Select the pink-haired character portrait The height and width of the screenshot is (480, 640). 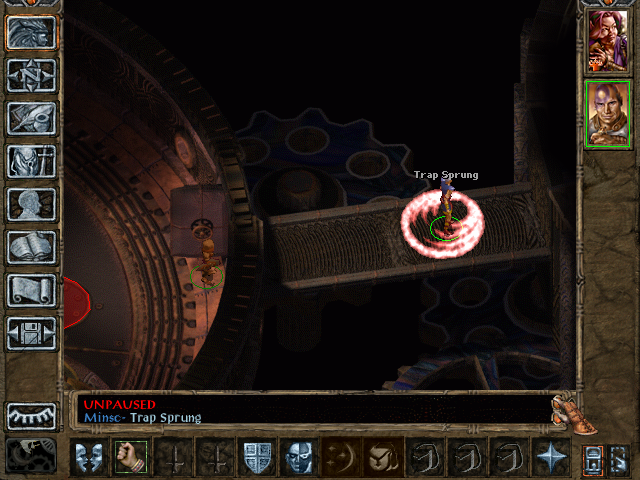608,42
